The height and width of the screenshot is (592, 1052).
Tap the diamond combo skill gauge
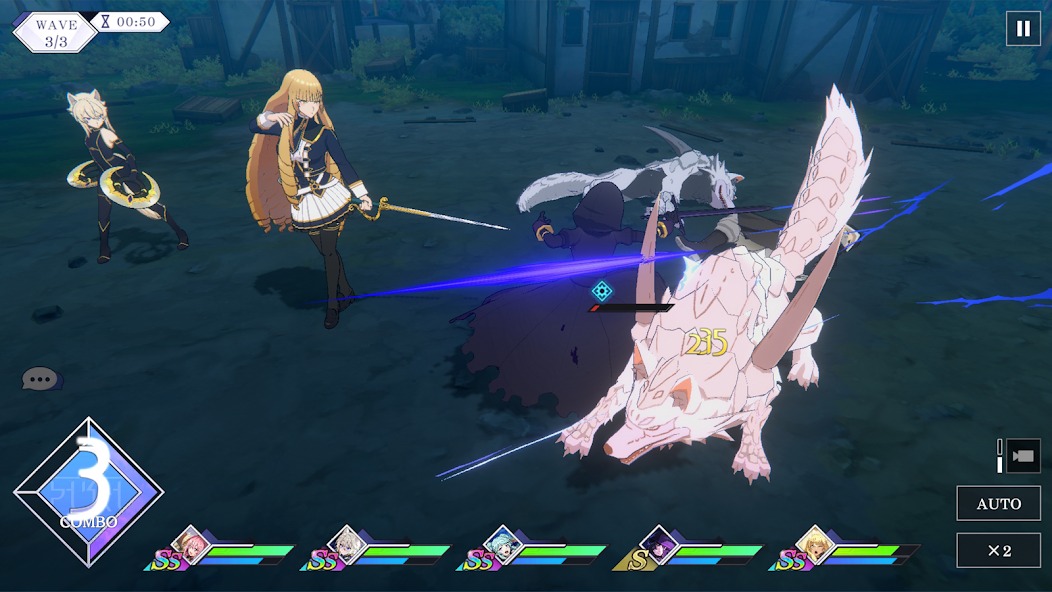pos(88,492)
